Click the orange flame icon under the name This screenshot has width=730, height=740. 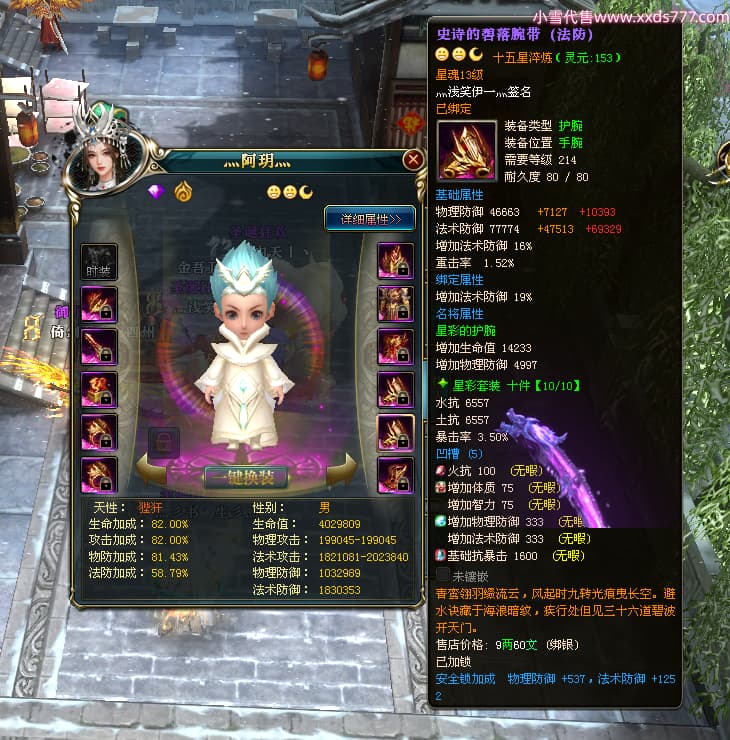pos(182,191)
